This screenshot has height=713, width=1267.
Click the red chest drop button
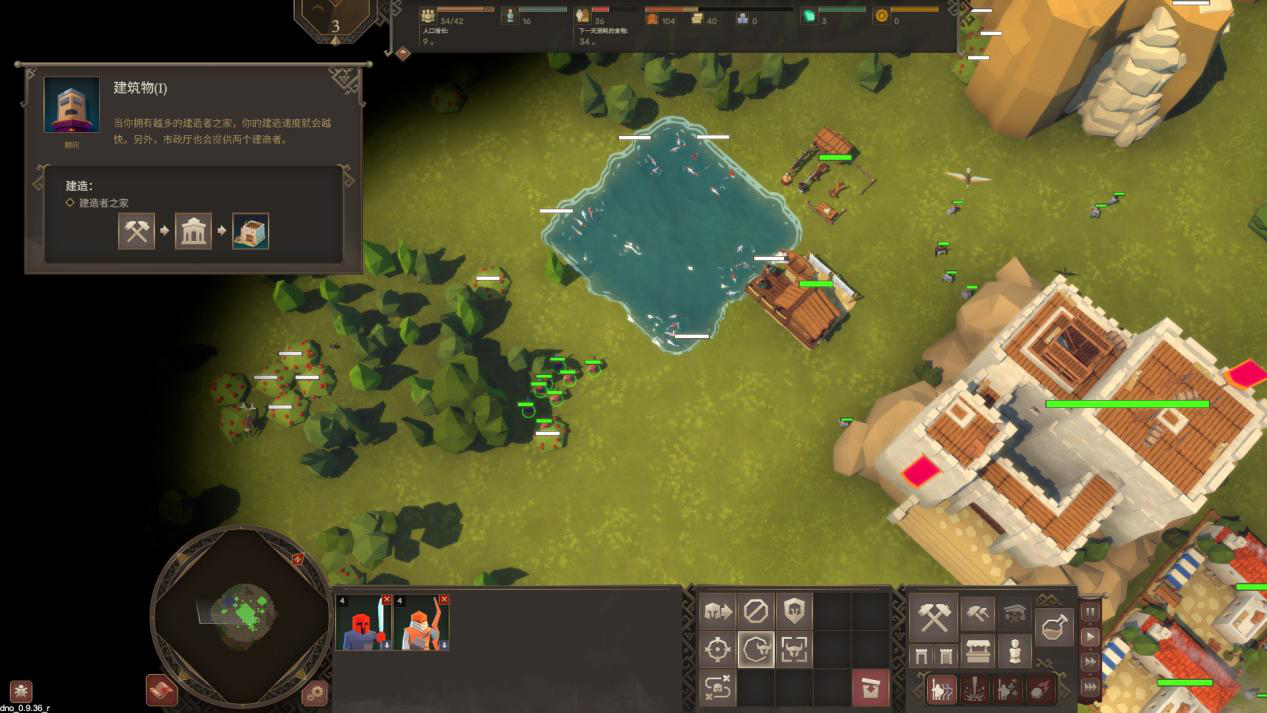(x=870, y=688)
